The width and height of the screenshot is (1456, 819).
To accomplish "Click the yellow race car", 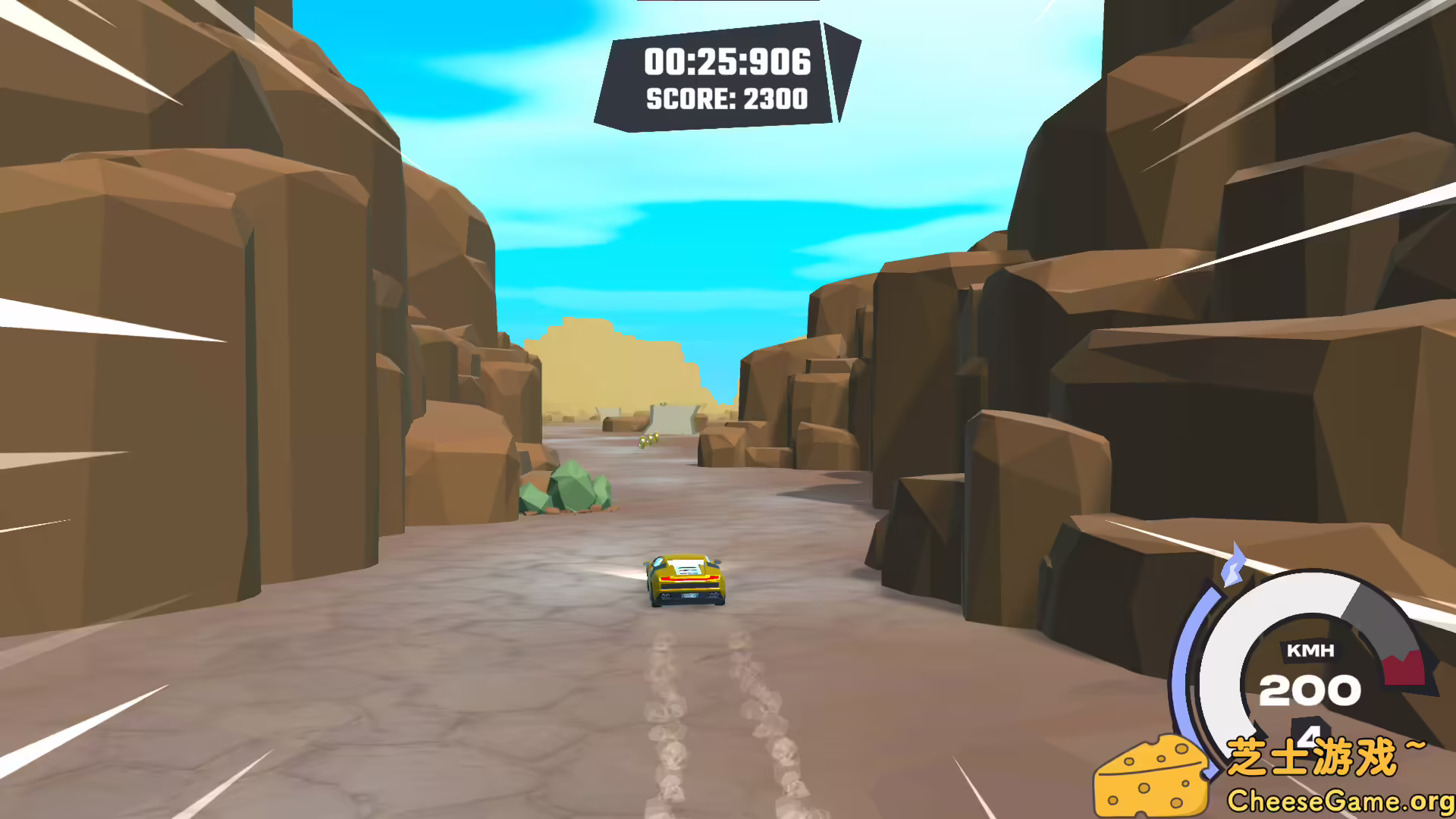I will point(686,580).
